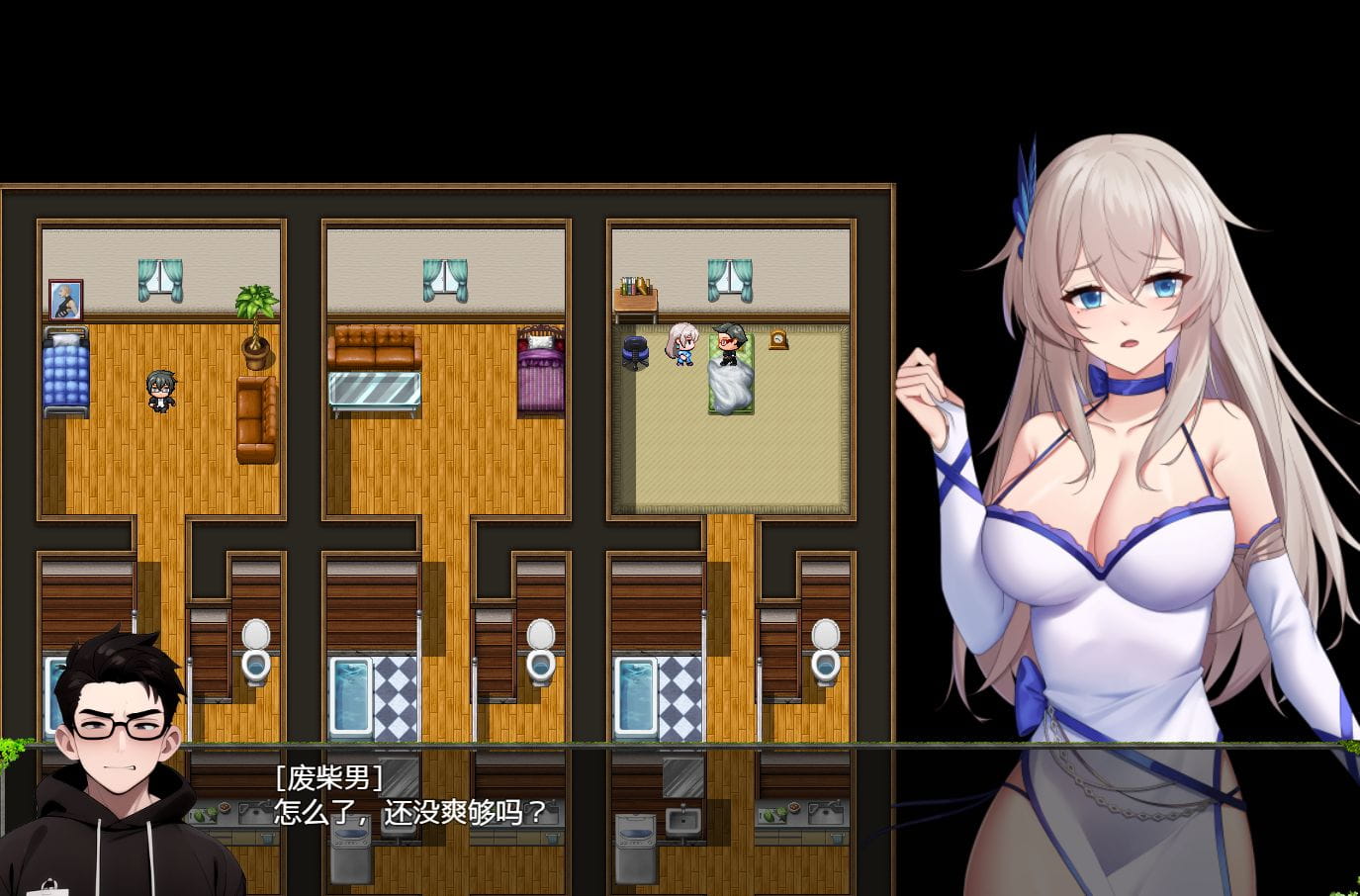Viewport: 1360px width, 896px height.
Task: Click the clock on the bedroom floor
Action: [777, 342]
